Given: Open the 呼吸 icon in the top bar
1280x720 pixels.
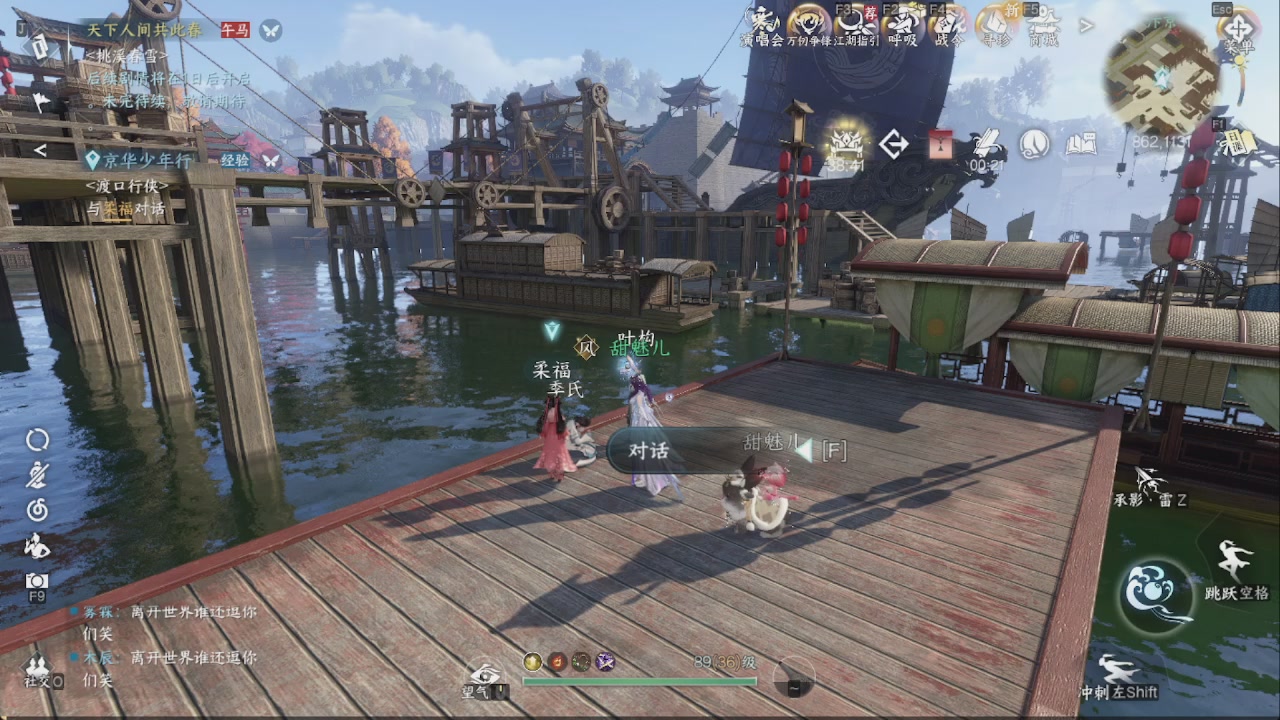Looking at the screenshot, I should tap(902, 24).
